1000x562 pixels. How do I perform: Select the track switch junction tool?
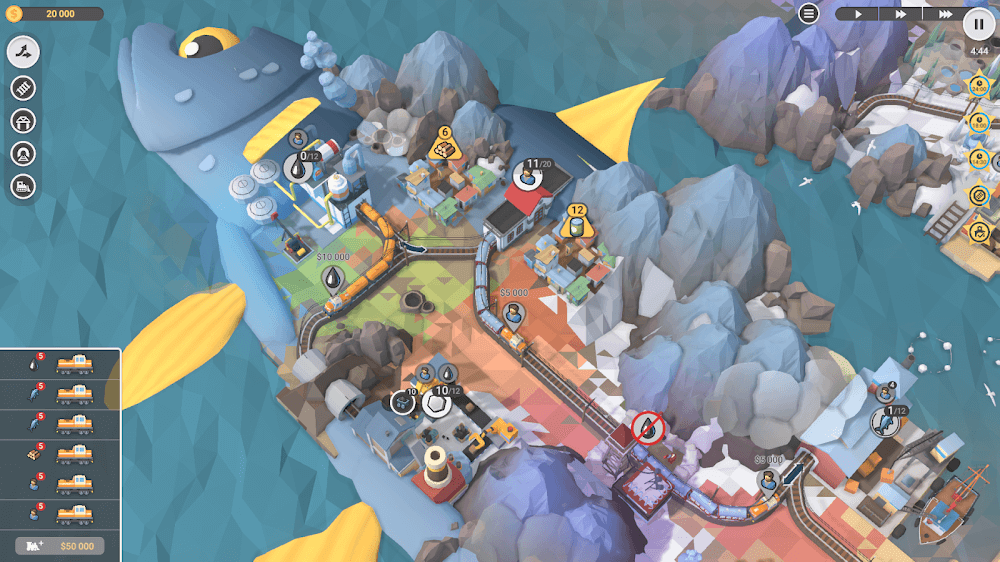coord(24,52)
